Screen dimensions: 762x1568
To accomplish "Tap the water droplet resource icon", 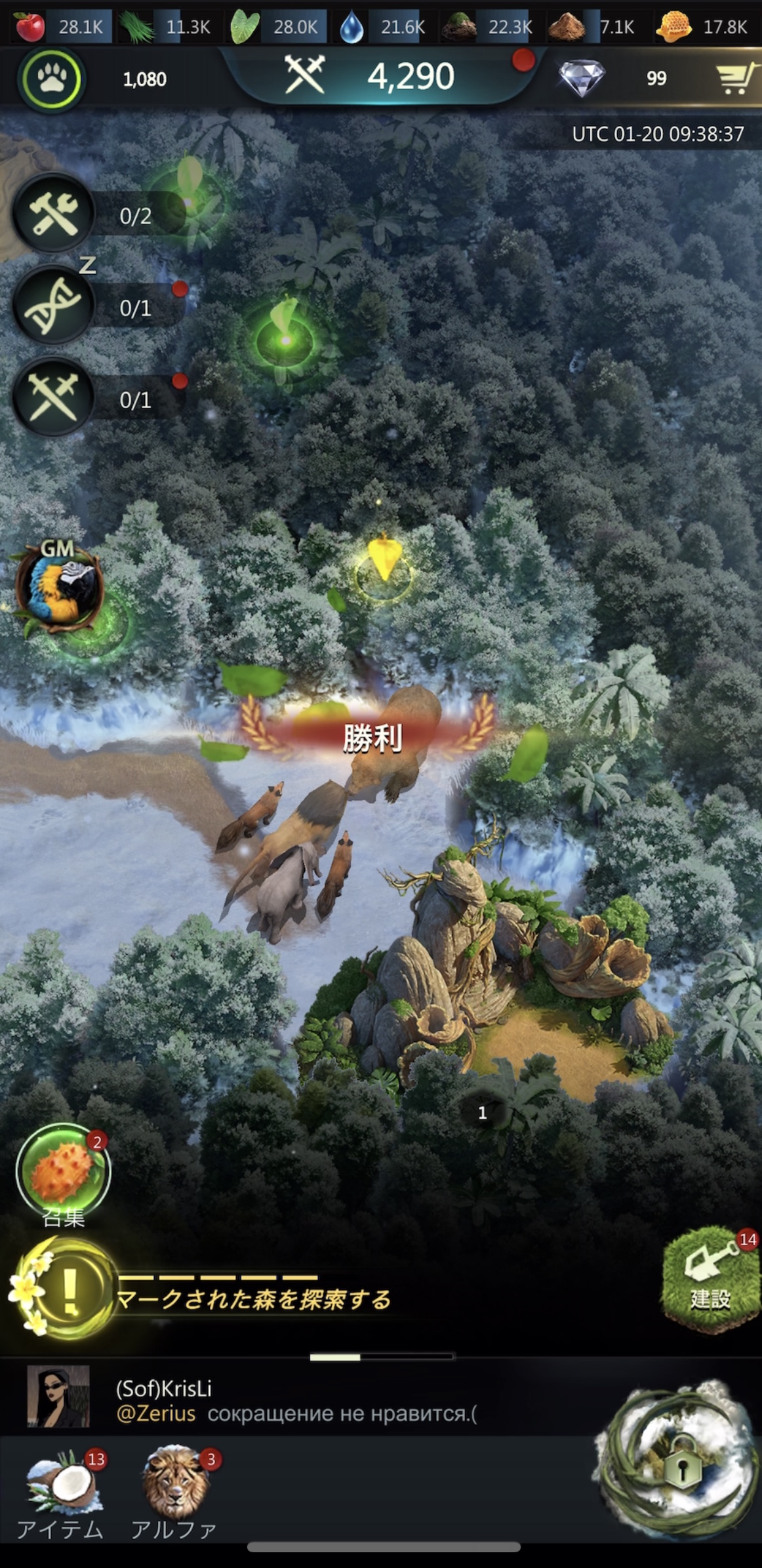I will coord(351,27).
